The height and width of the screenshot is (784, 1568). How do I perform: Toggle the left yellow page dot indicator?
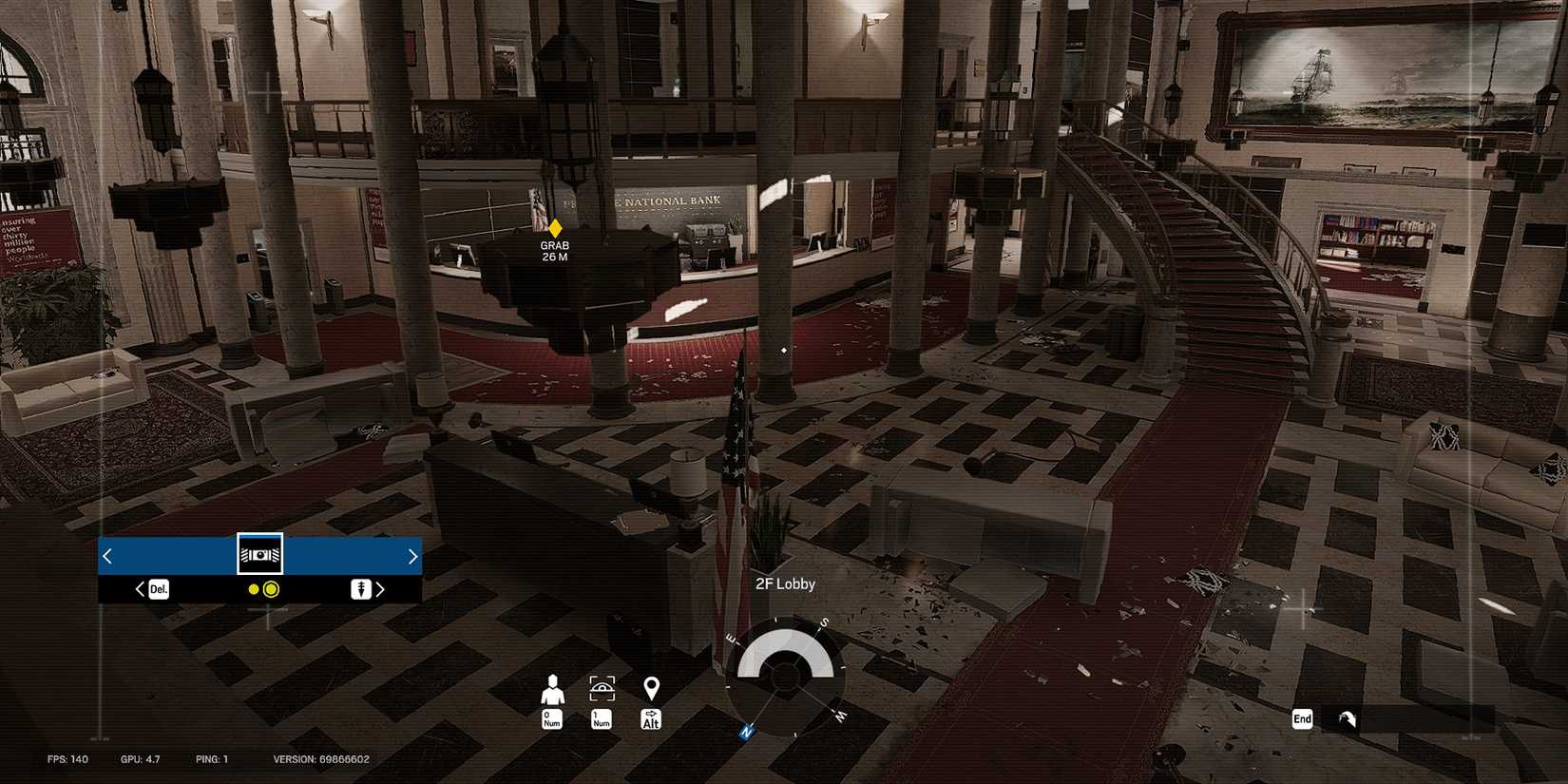252,590
